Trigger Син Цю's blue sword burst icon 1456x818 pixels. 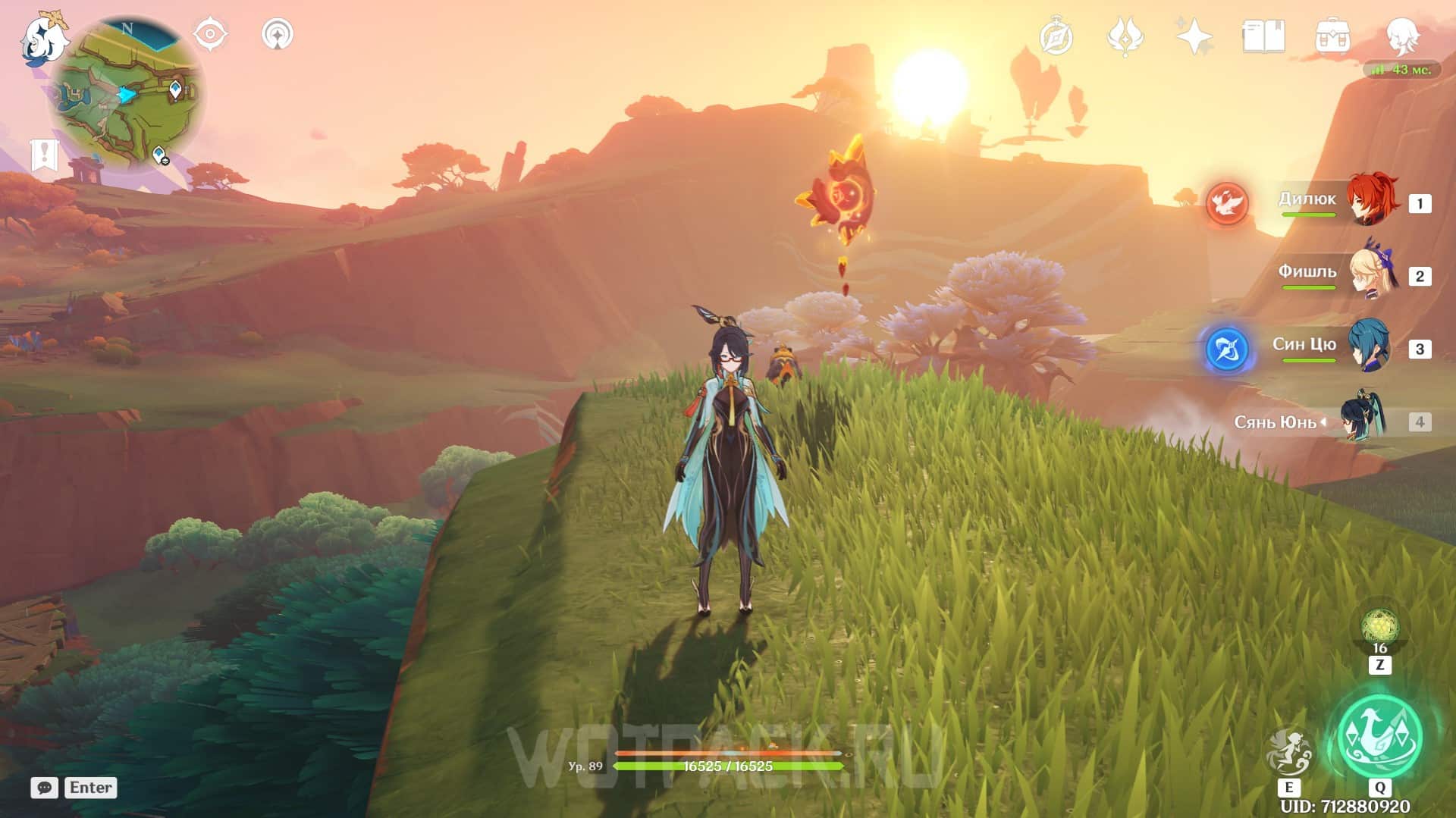coord(1227,349)
